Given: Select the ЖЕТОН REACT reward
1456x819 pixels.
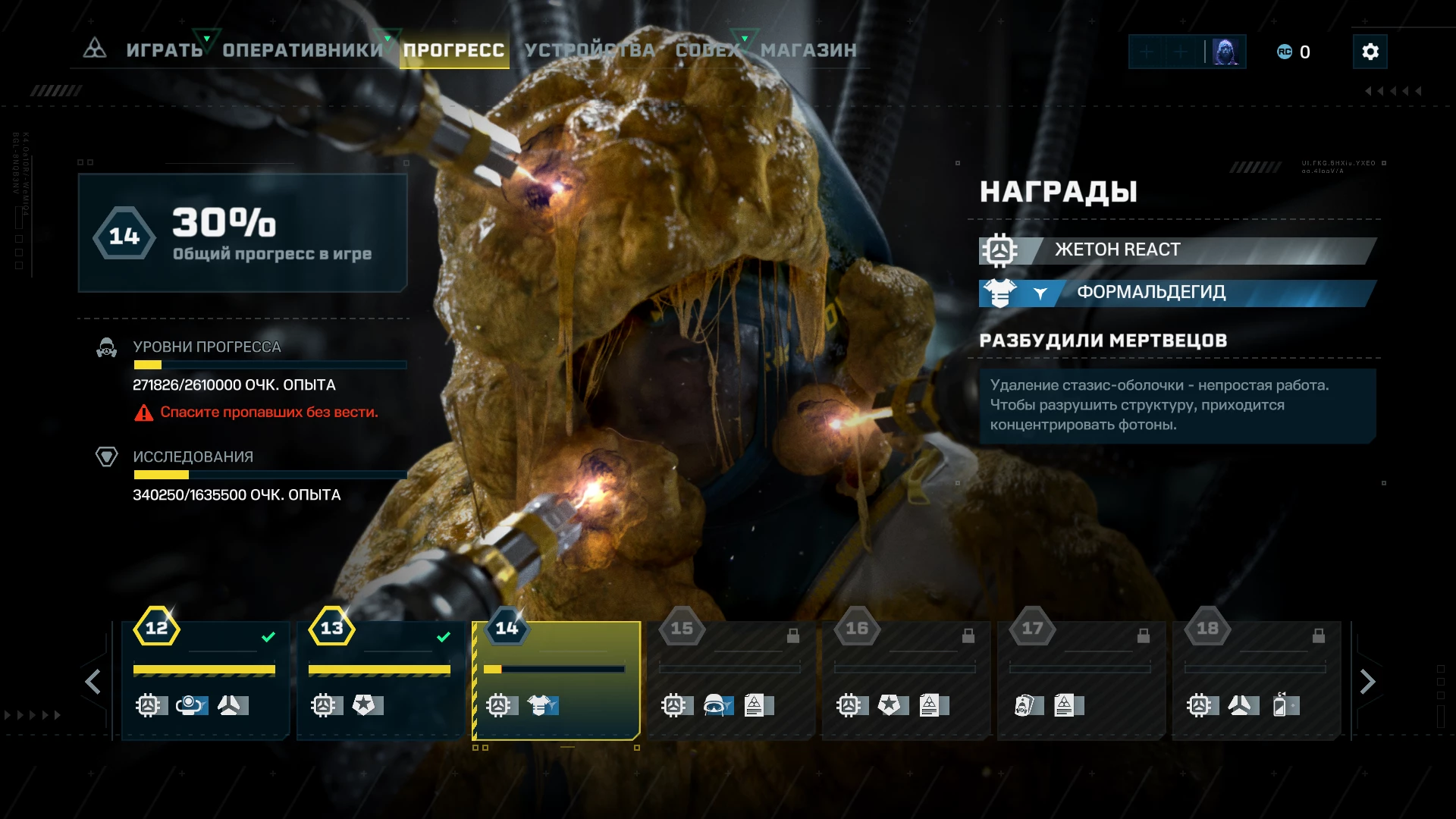Looking at the screenshot, I should tap(1177, 250).
